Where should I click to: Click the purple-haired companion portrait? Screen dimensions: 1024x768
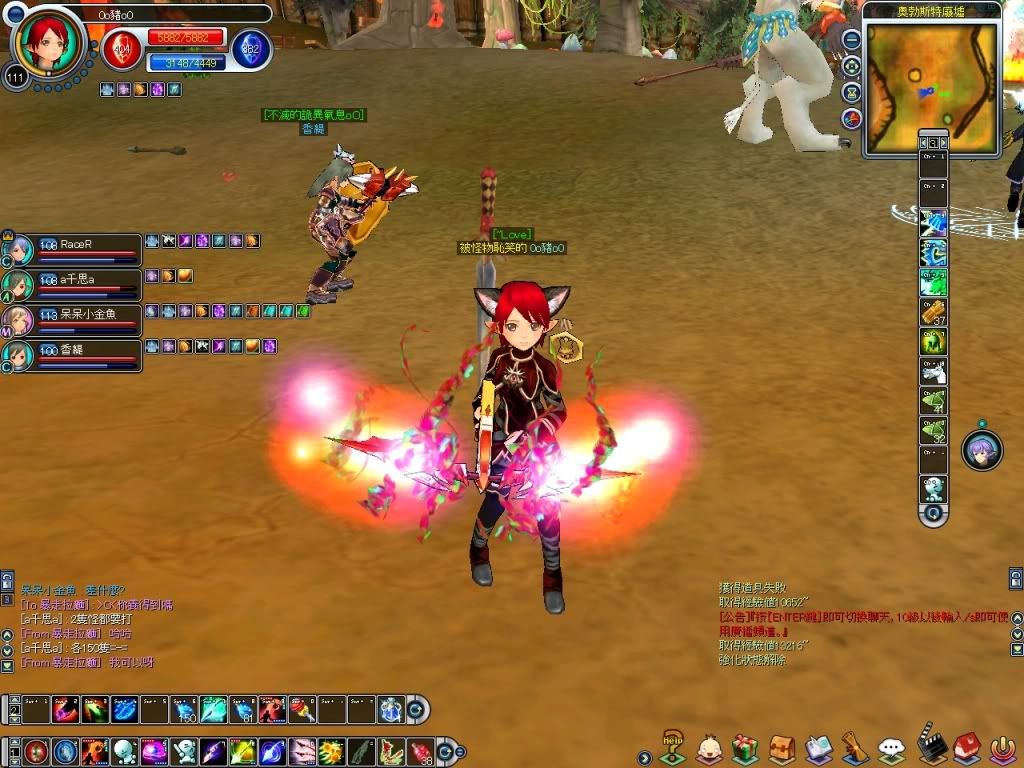pos(982,450)
